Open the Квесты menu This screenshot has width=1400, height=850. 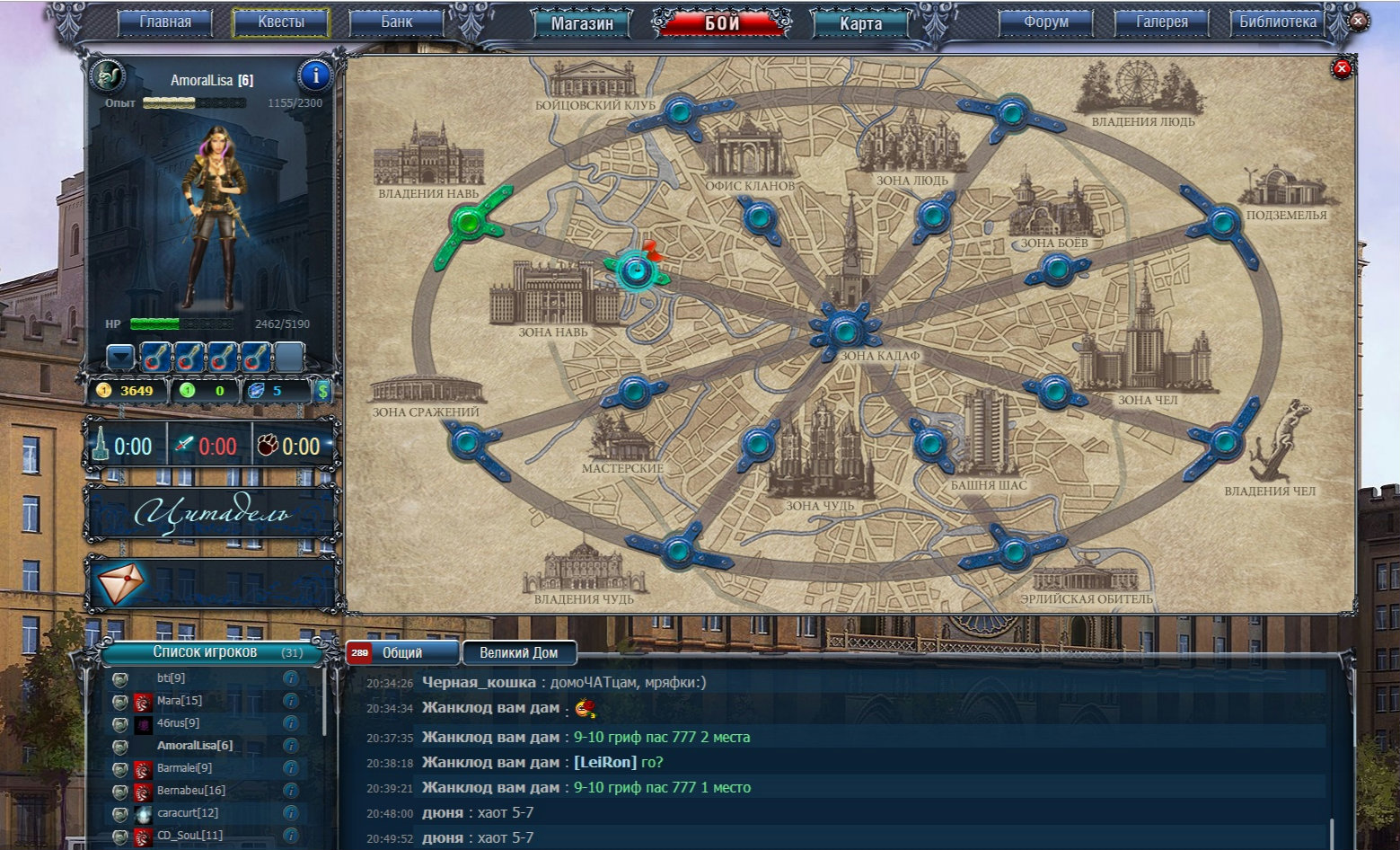click(x=281, y=22)
